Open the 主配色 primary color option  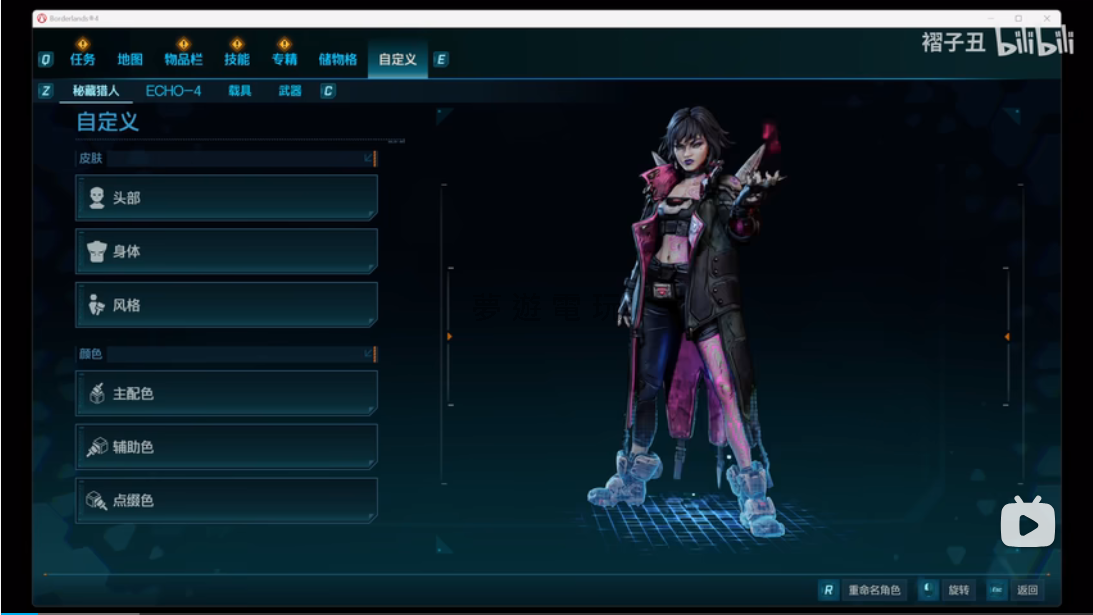(227, 394)
